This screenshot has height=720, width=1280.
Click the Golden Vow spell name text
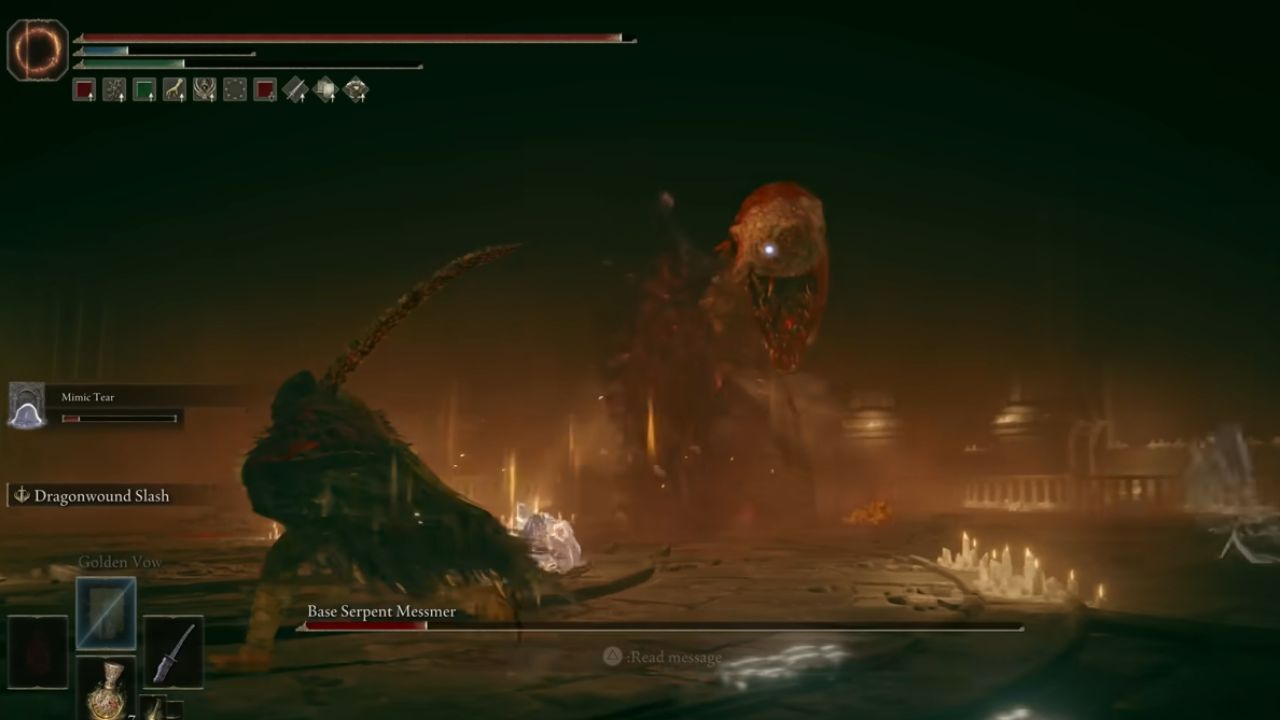[x=120, y=562]
